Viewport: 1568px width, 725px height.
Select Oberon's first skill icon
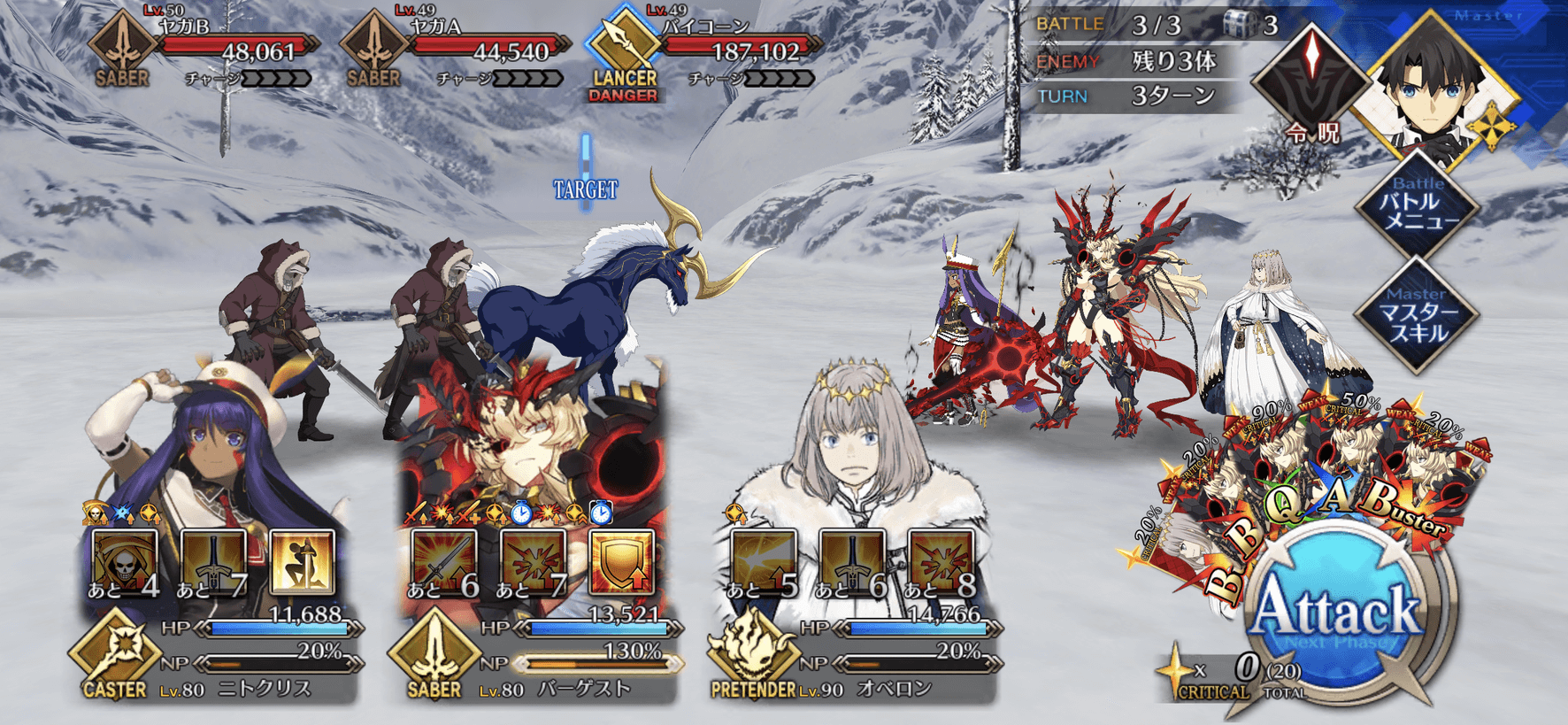[x=764, y=563]
